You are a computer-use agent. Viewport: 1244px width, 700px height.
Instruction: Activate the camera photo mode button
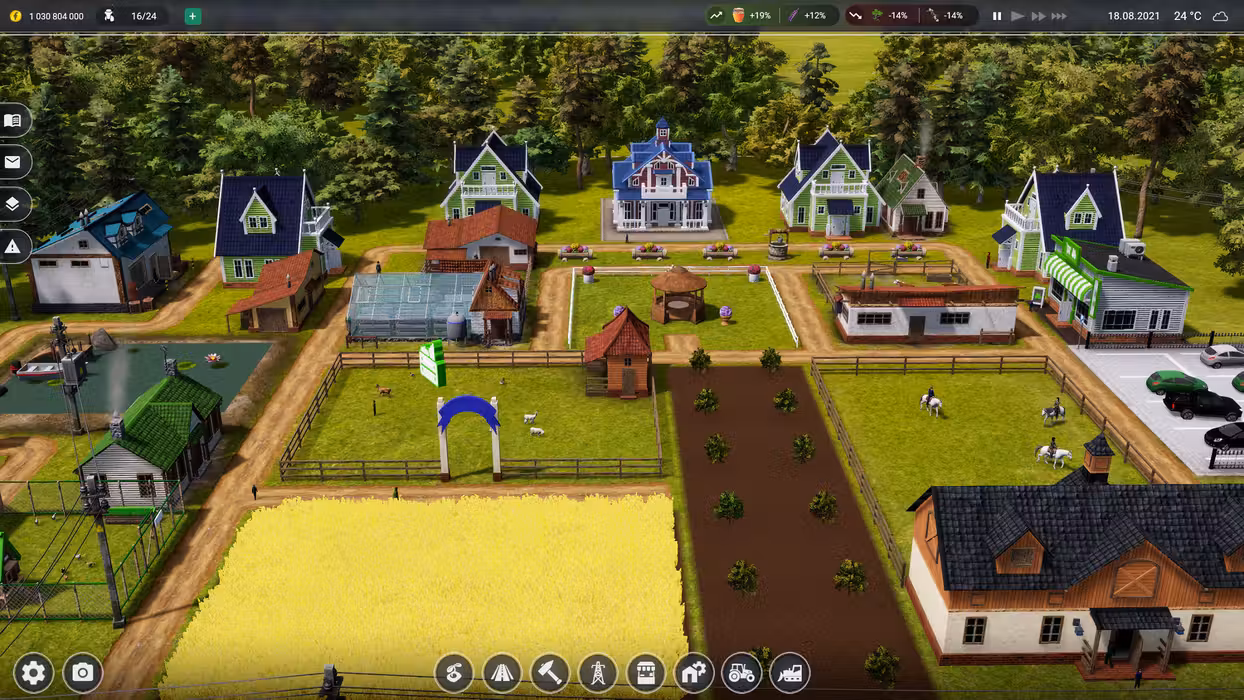click(x=83, y=672)
